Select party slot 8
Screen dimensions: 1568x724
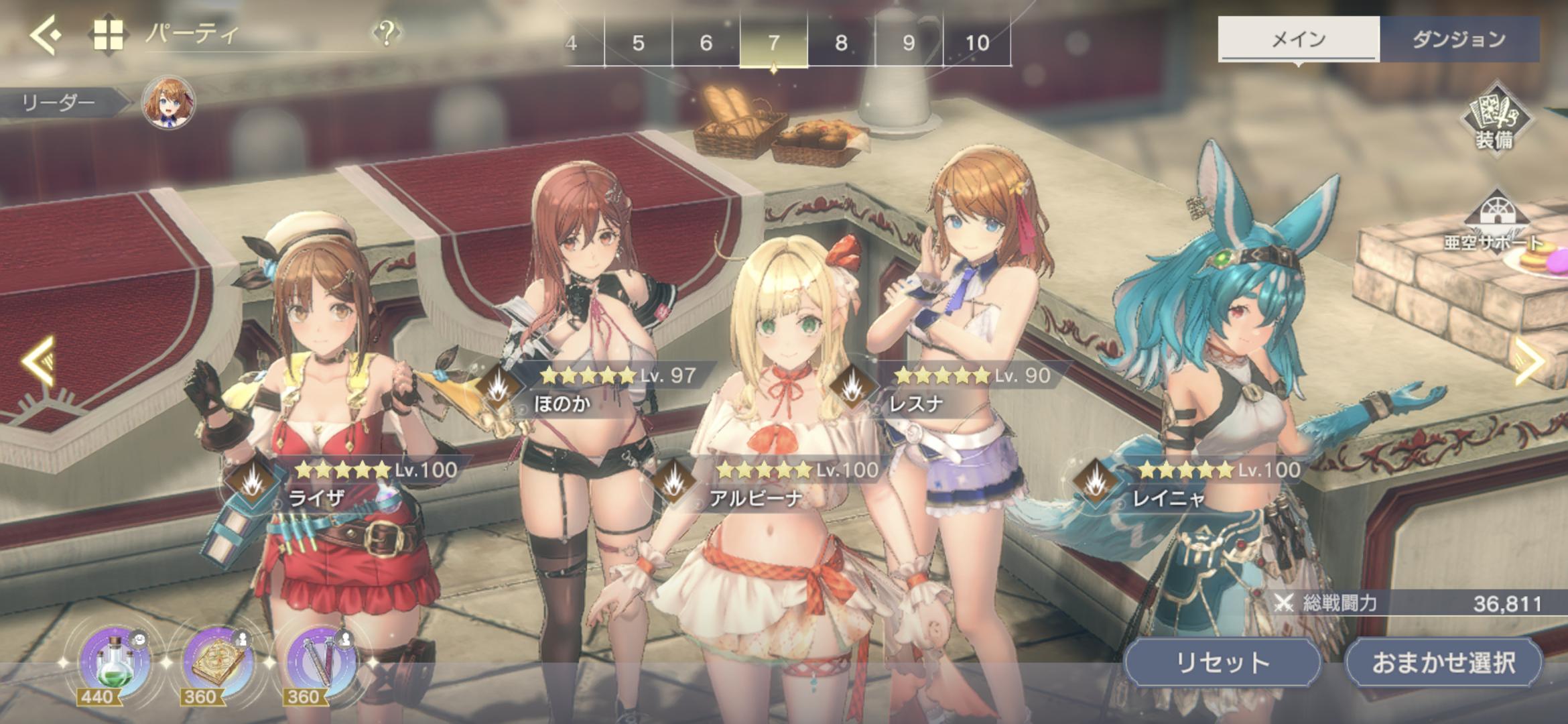[x=841, y=43]
